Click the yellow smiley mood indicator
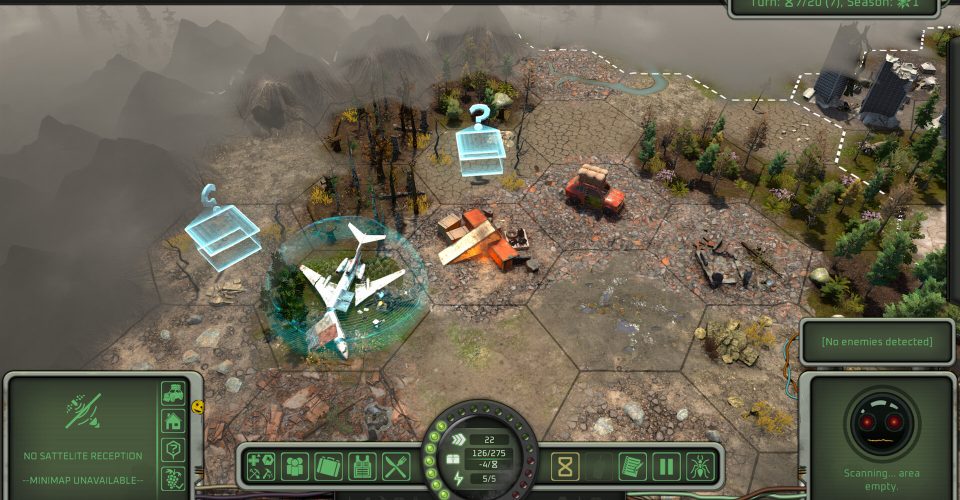960x500 pixels. (198, 407)
